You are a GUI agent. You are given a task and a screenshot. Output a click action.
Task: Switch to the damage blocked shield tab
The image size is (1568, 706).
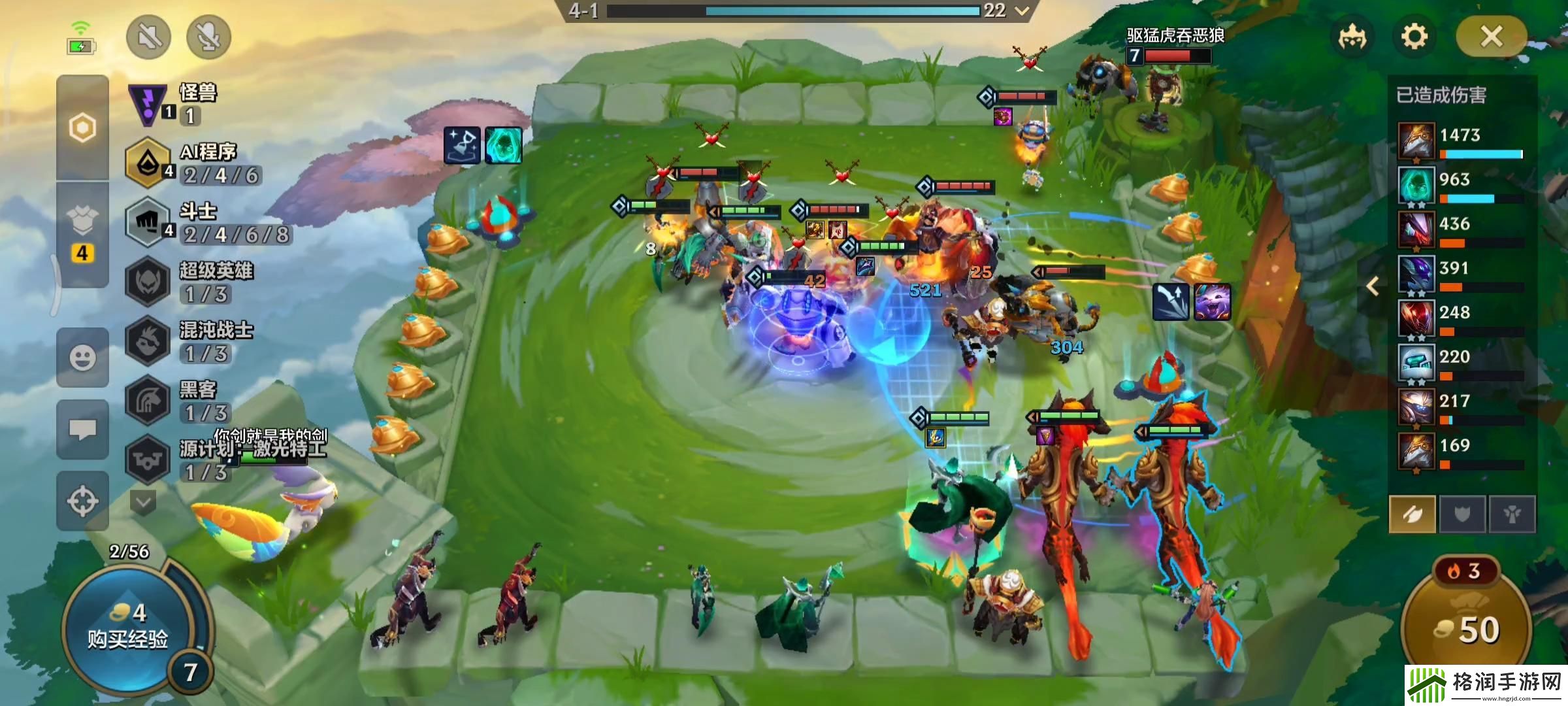(x=1462, y=514)
